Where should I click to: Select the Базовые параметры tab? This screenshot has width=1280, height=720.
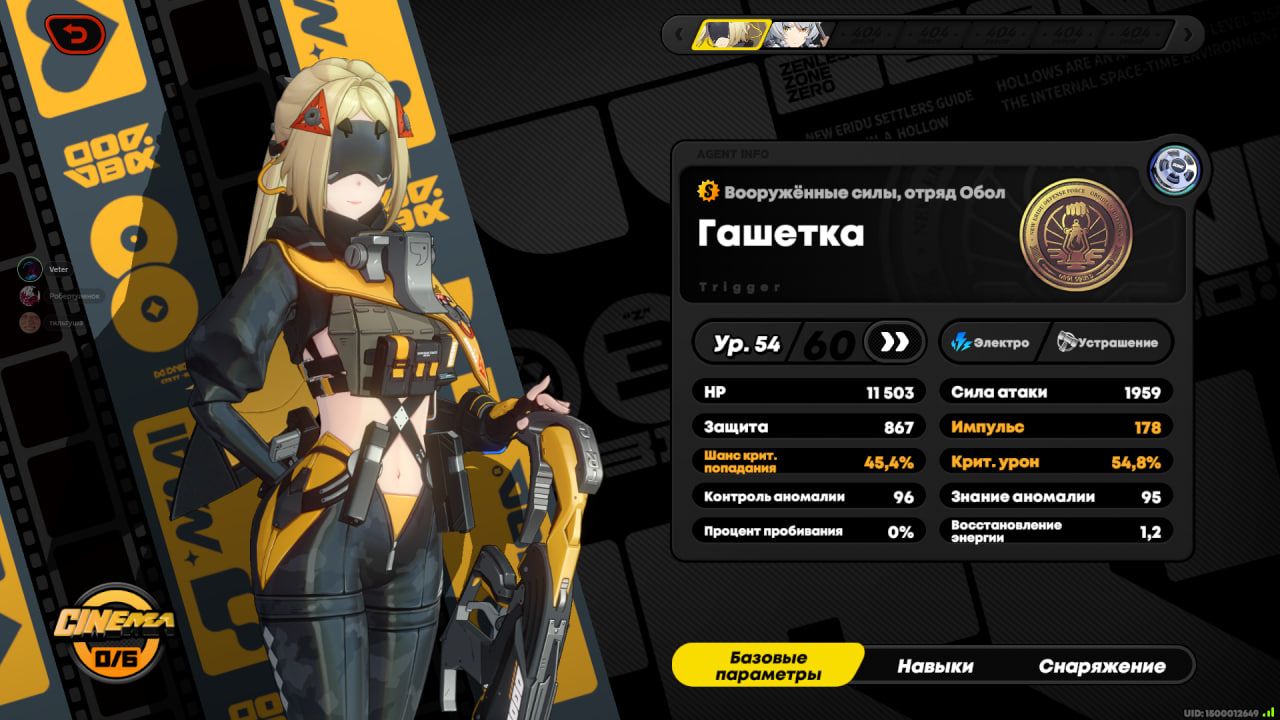768,666
